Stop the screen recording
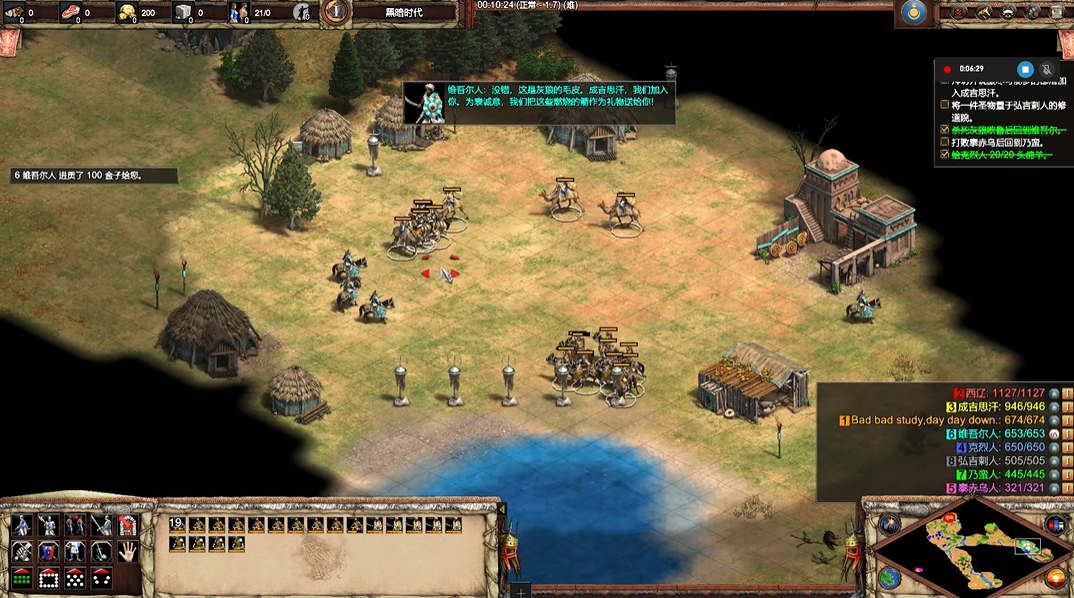This screenshot has height=598, width=1074. coord(1024,69)
